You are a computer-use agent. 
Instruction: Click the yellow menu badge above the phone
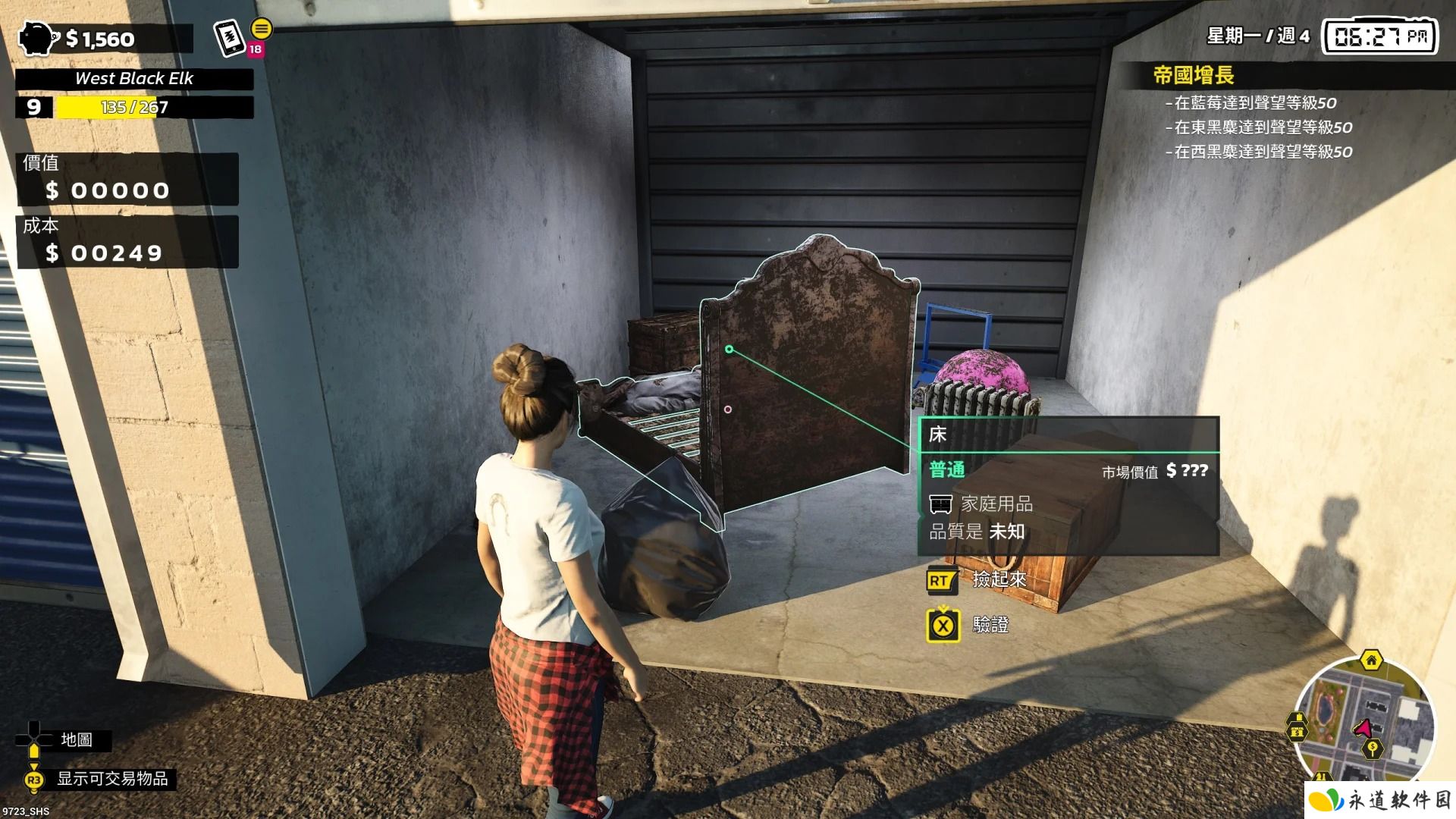click(x=262, y=29)
